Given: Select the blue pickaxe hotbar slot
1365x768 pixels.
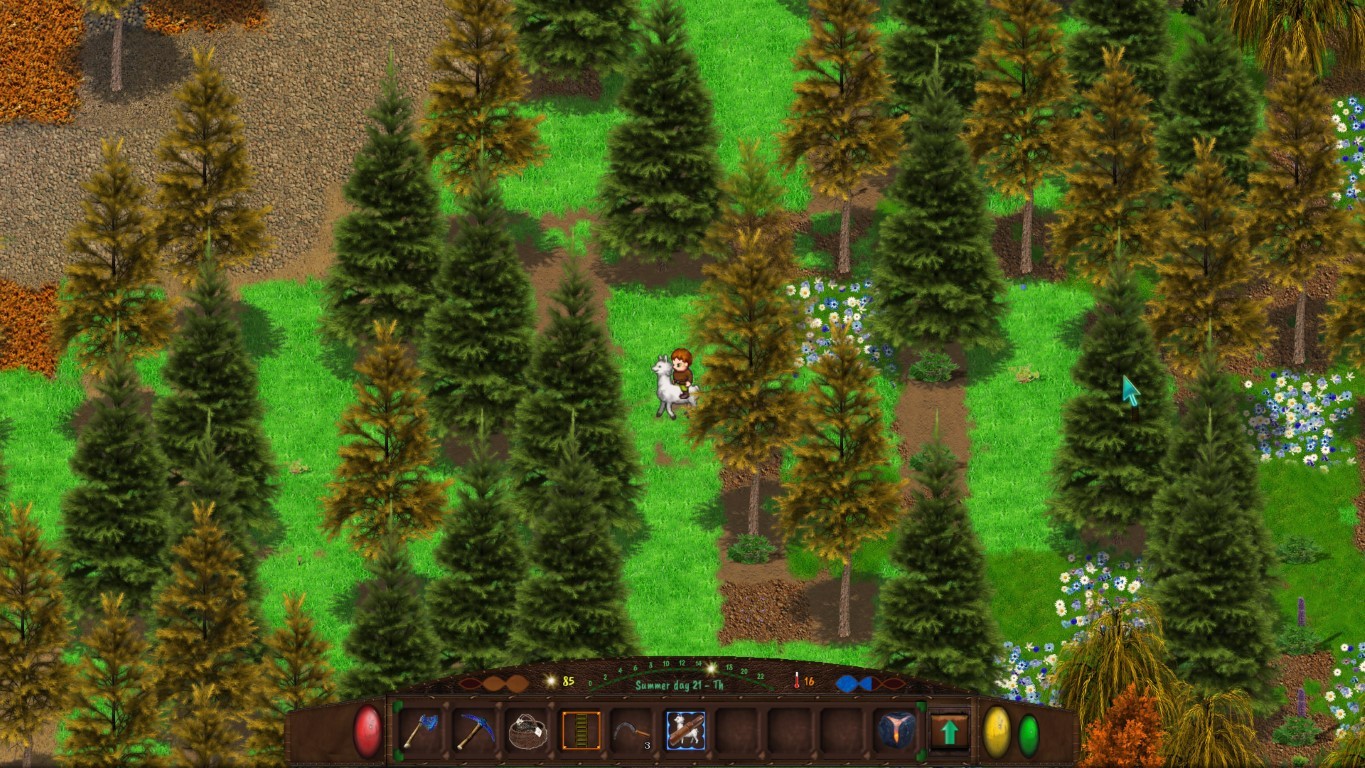Looking at the screenshot, I should pos(474,731).
